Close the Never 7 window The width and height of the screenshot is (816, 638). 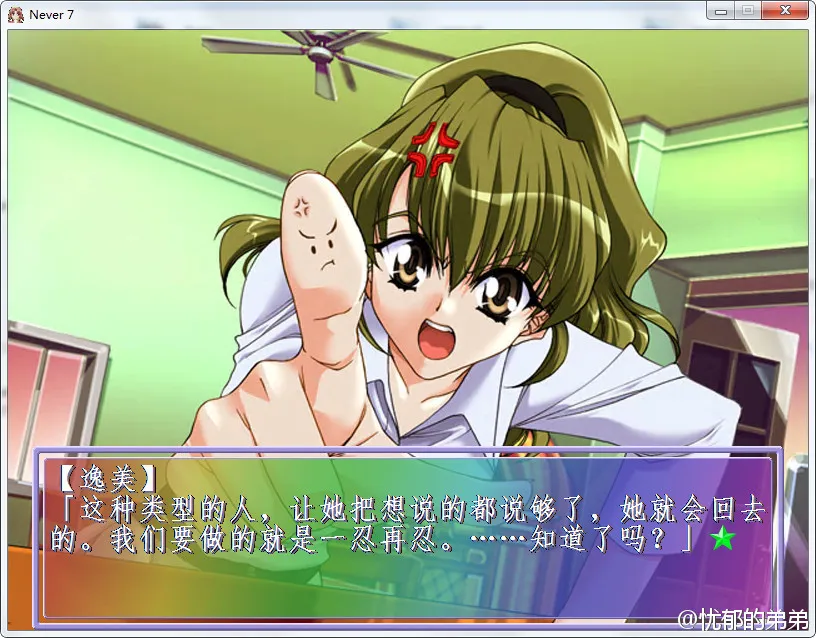tap(785, 11)
